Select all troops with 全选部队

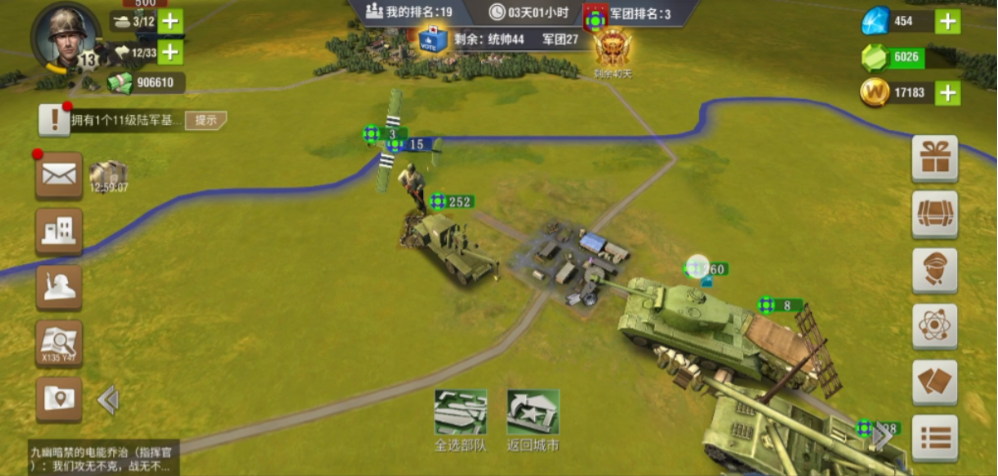point(460,420)
